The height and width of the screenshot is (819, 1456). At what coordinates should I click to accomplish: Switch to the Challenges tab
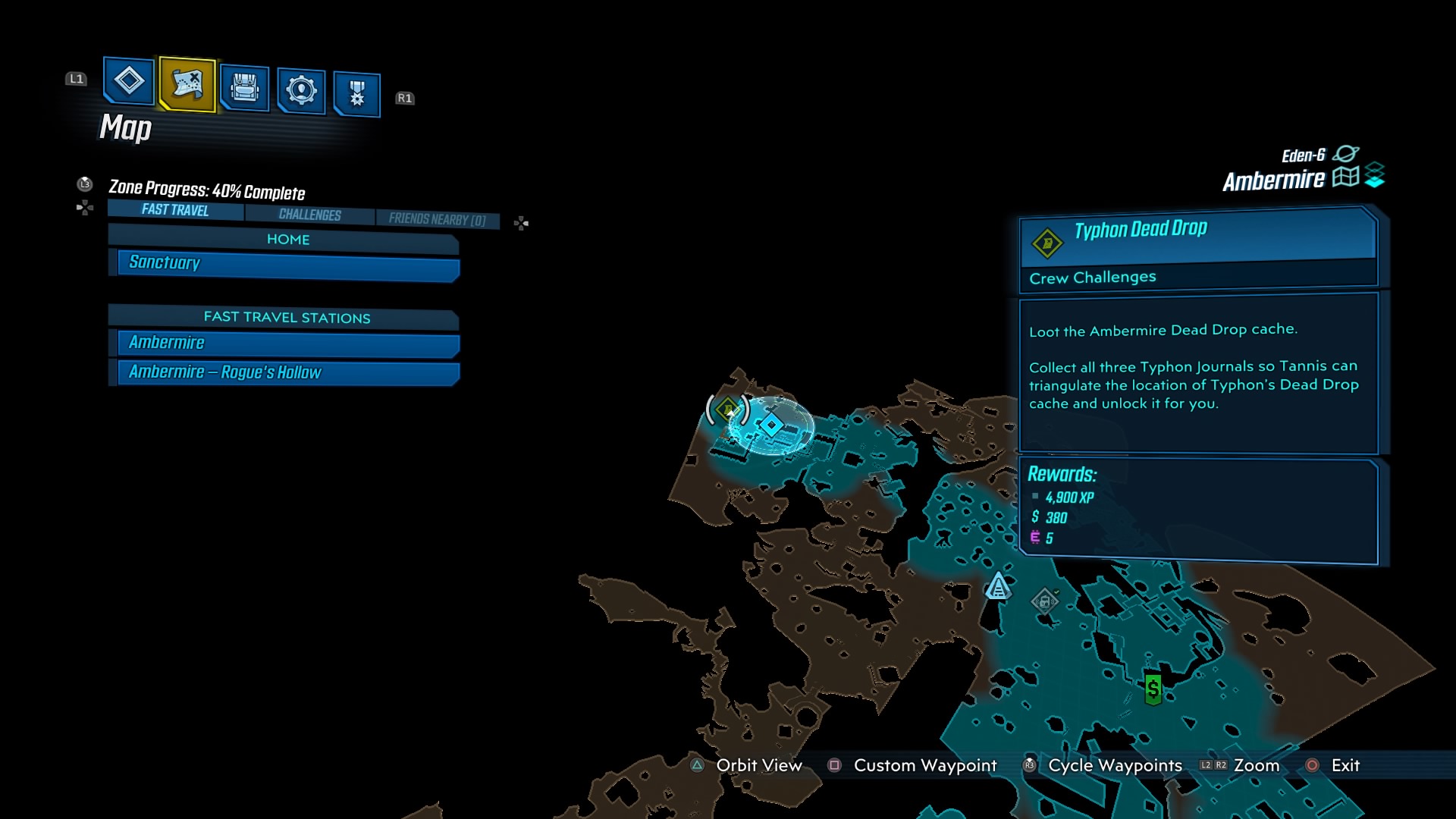[x=309, y=215]
